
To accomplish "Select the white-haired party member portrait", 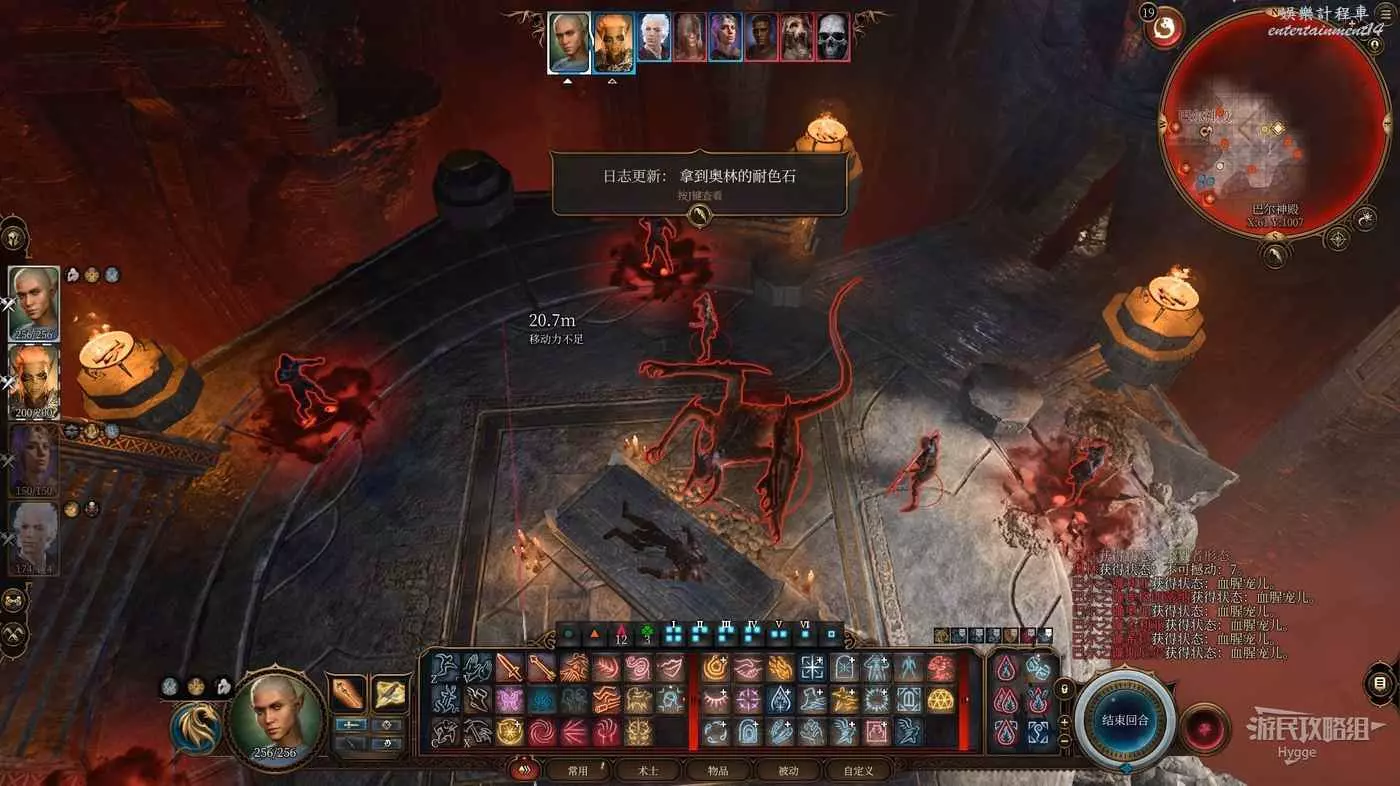I will (34, 536).
